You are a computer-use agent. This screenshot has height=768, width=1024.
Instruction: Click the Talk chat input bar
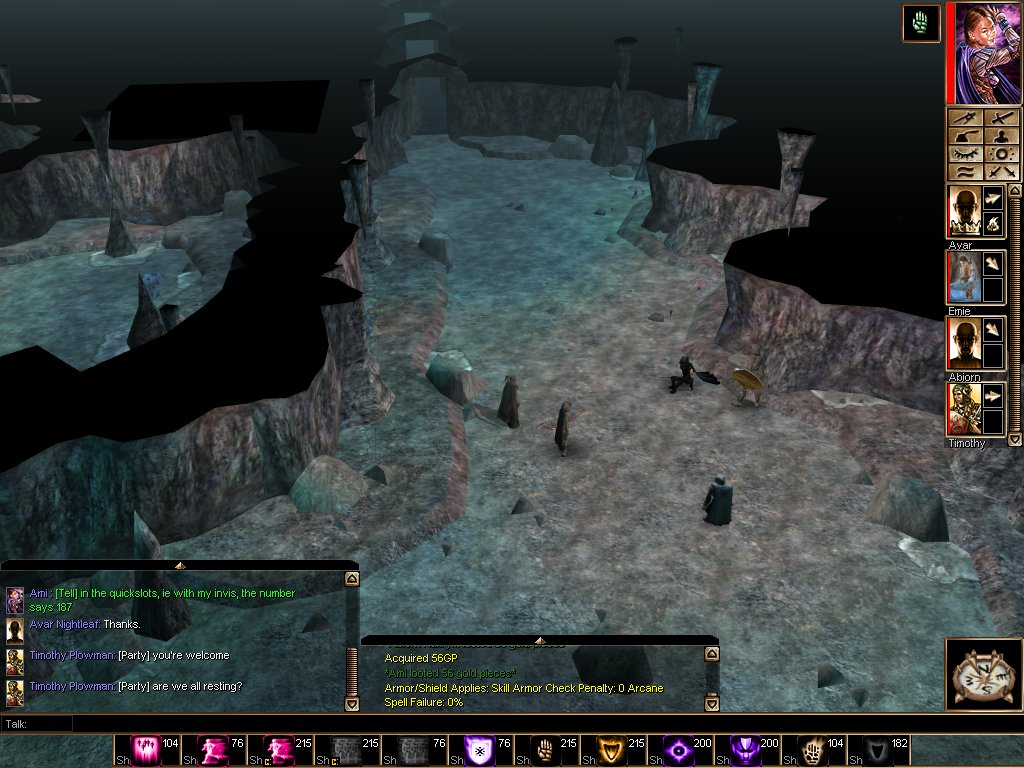tap(500, 723)
